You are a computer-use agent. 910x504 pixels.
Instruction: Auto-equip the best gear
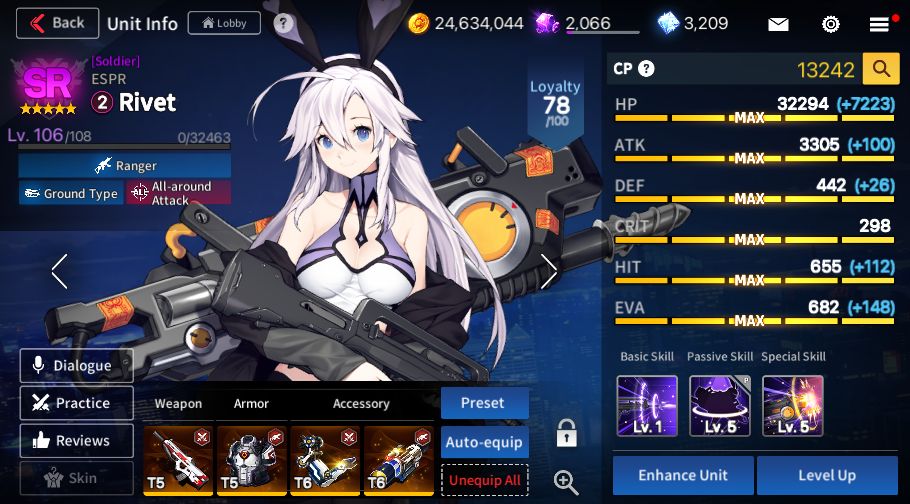point(485,441)
